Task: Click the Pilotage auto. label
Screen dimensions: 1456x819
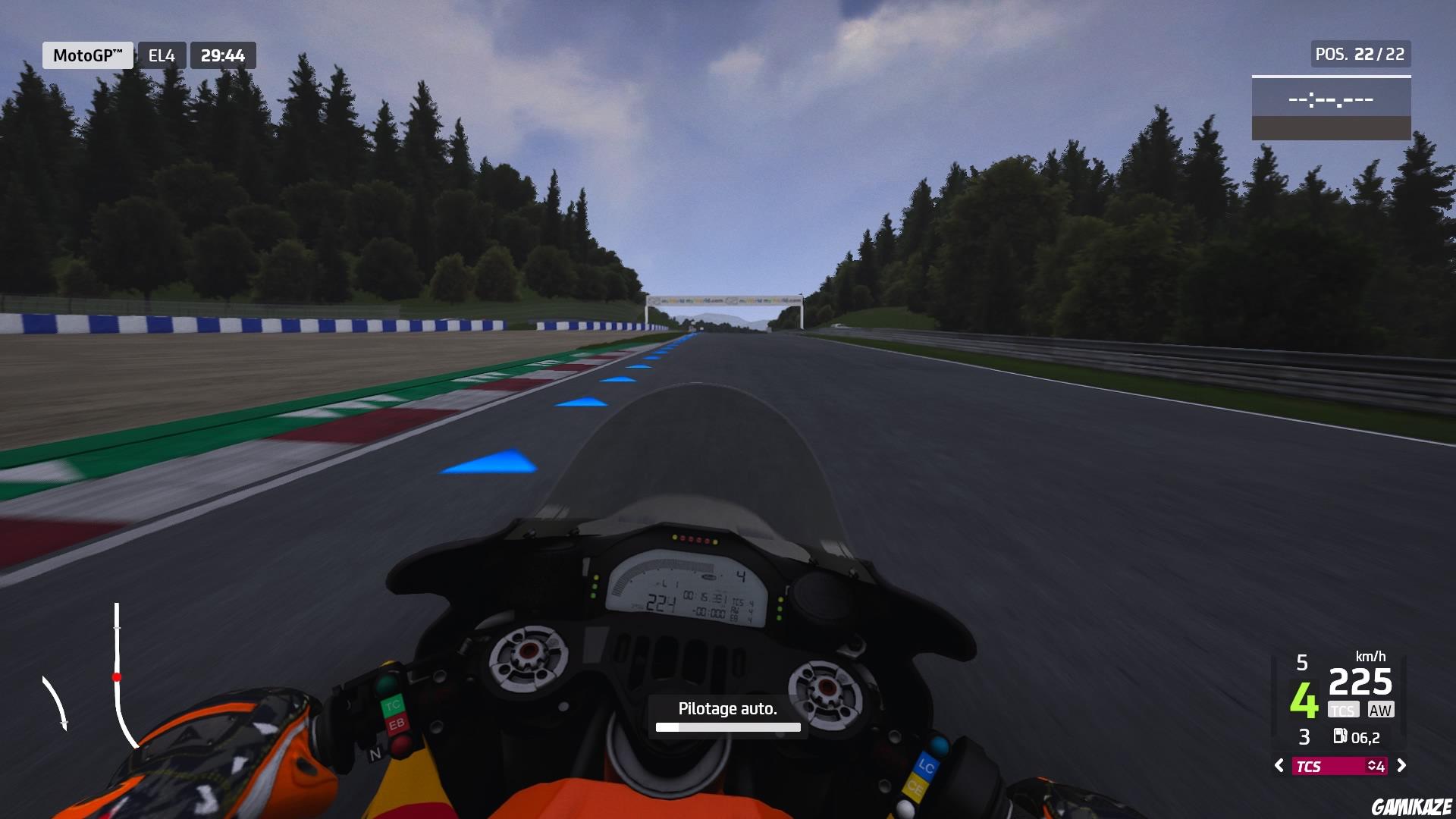Action: tap(727, 708)
